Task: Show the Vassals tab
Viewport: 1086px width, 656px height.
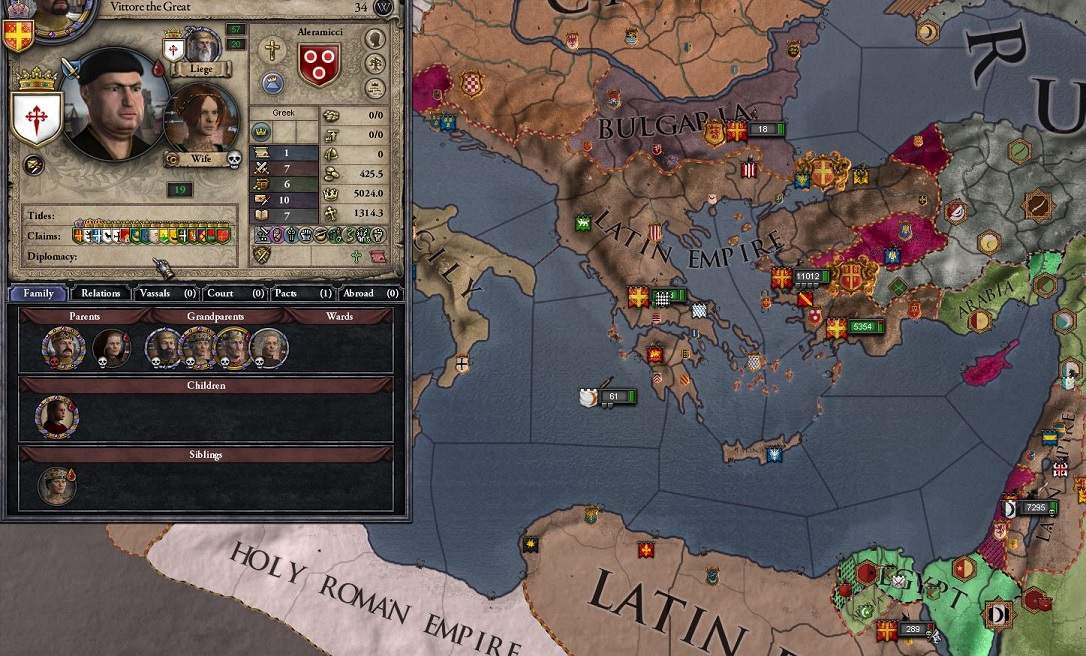Action: pos(167,293)
